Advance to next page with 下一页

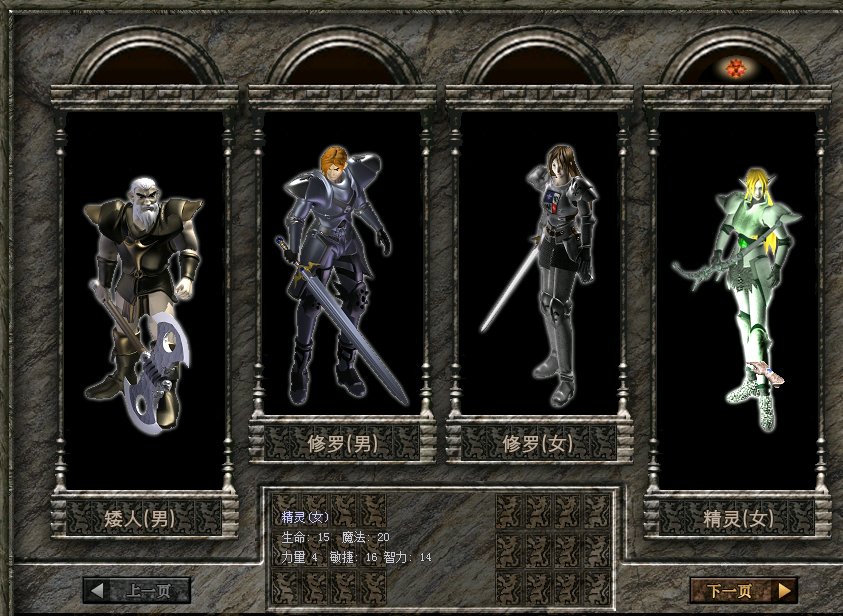click(x=743, y=590)
